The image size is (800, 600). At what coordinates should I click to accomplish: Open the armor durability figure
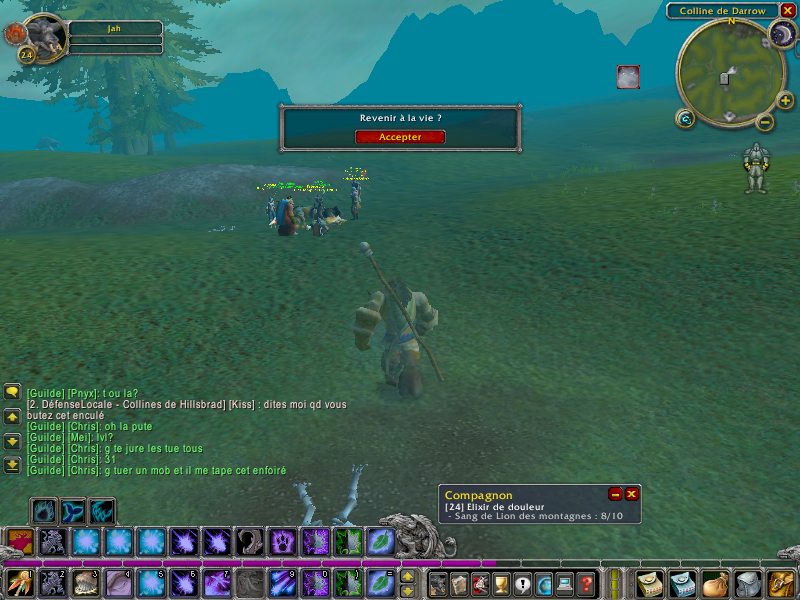tap(757, 167)
